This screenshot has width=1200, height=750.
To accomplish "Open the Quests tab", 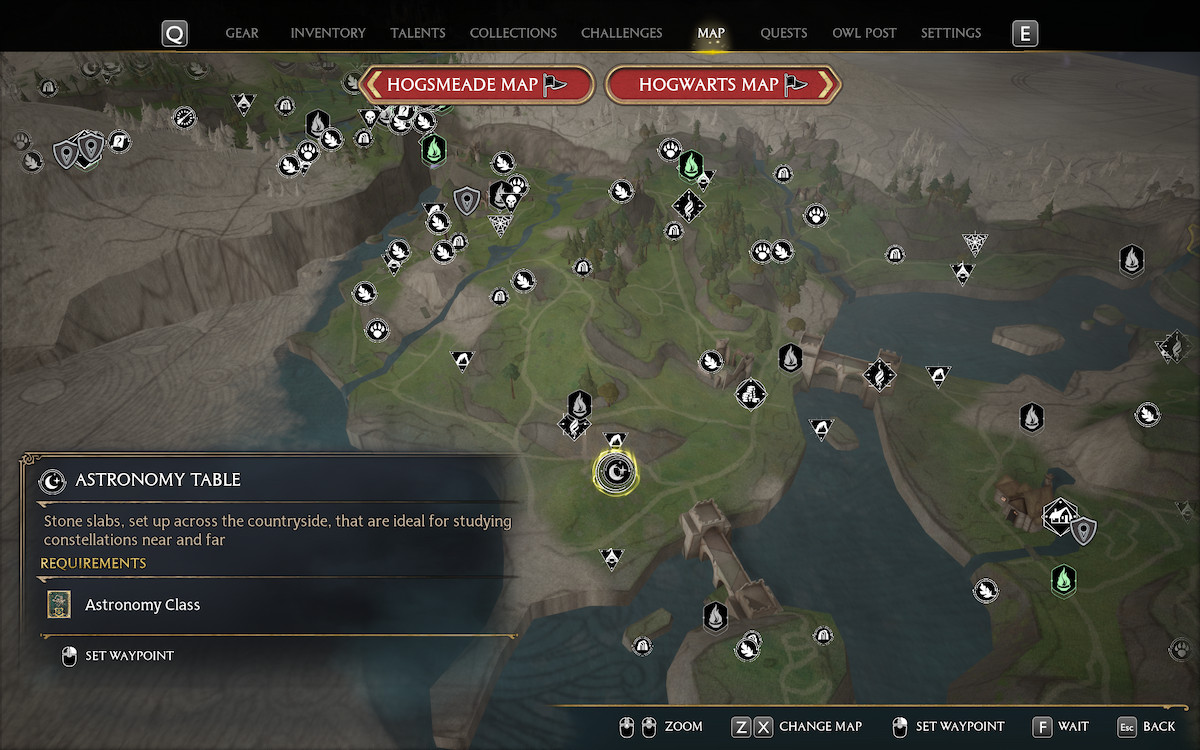I will [783, 33].
